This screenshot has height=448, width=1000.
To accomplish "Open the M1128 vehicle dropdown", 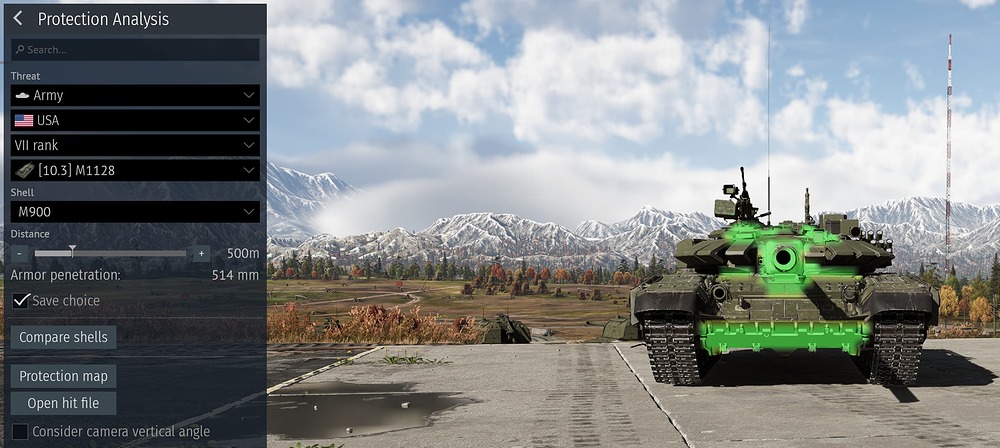I will point(135,170).
